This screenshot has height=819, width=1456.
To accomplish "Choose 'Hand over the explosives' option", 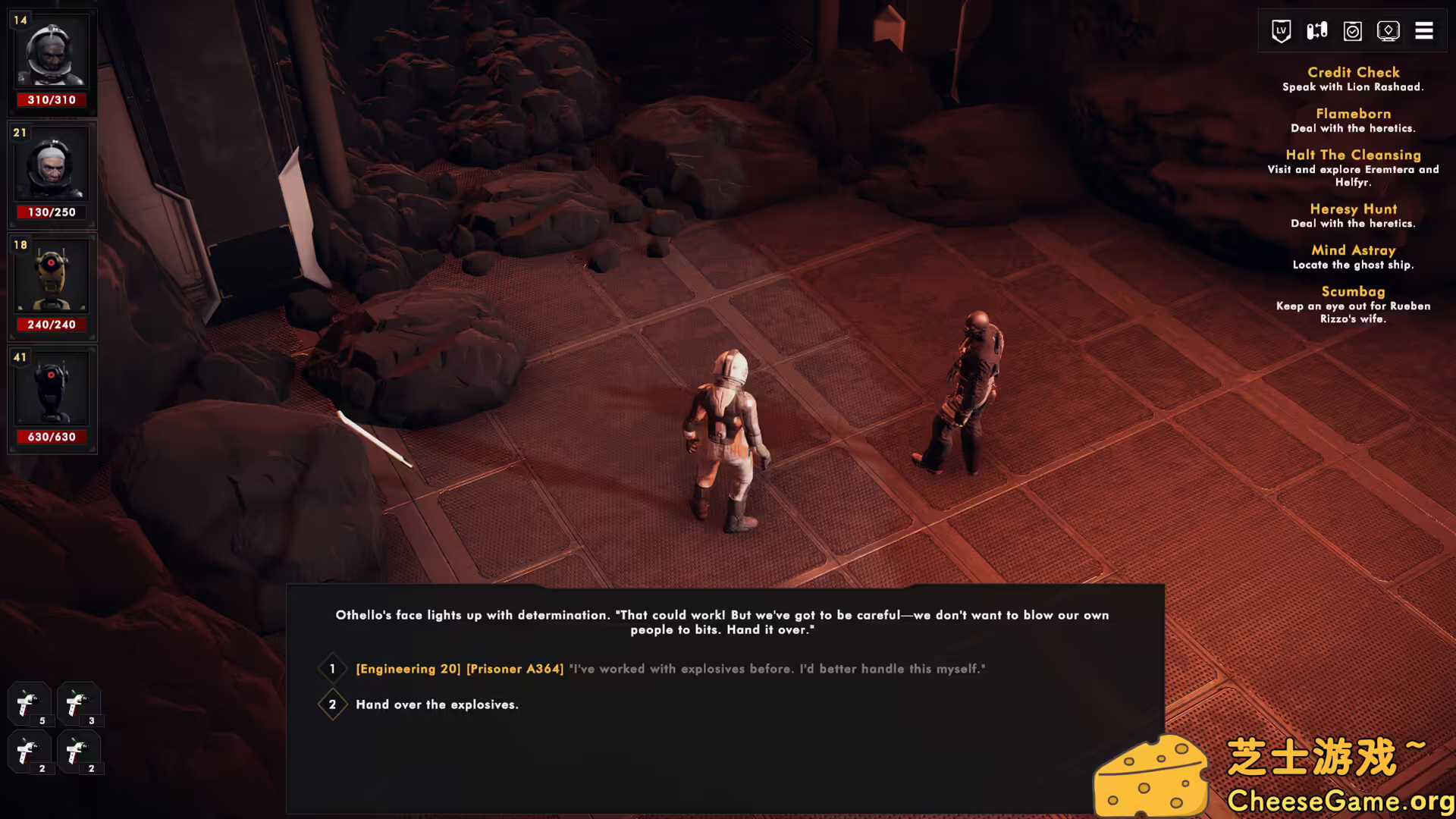I will pyautogui.click(x=437, y=704).
